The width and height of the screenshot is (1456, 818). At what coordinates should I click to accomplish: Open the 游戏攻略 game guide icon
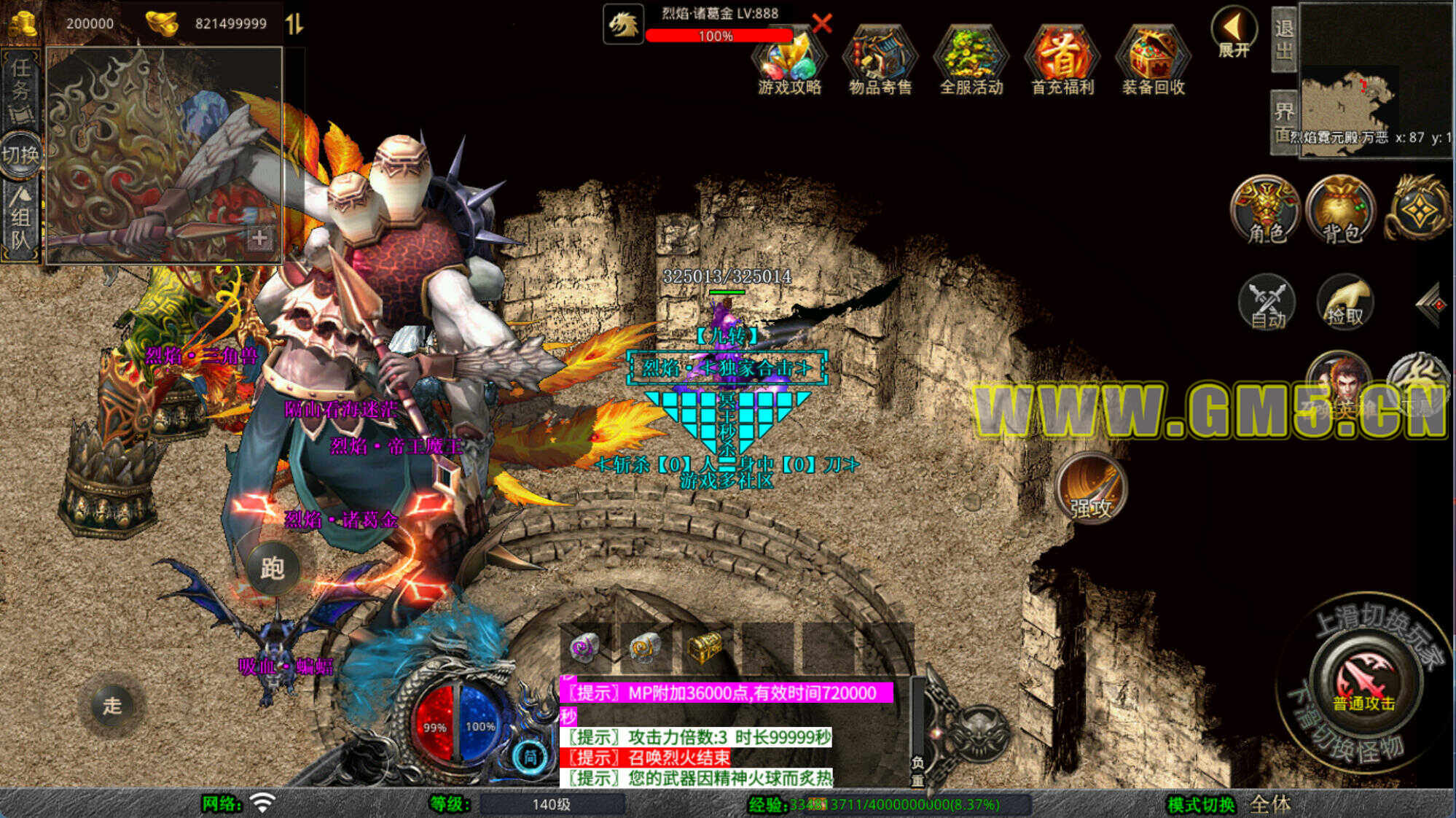[789, 62]
